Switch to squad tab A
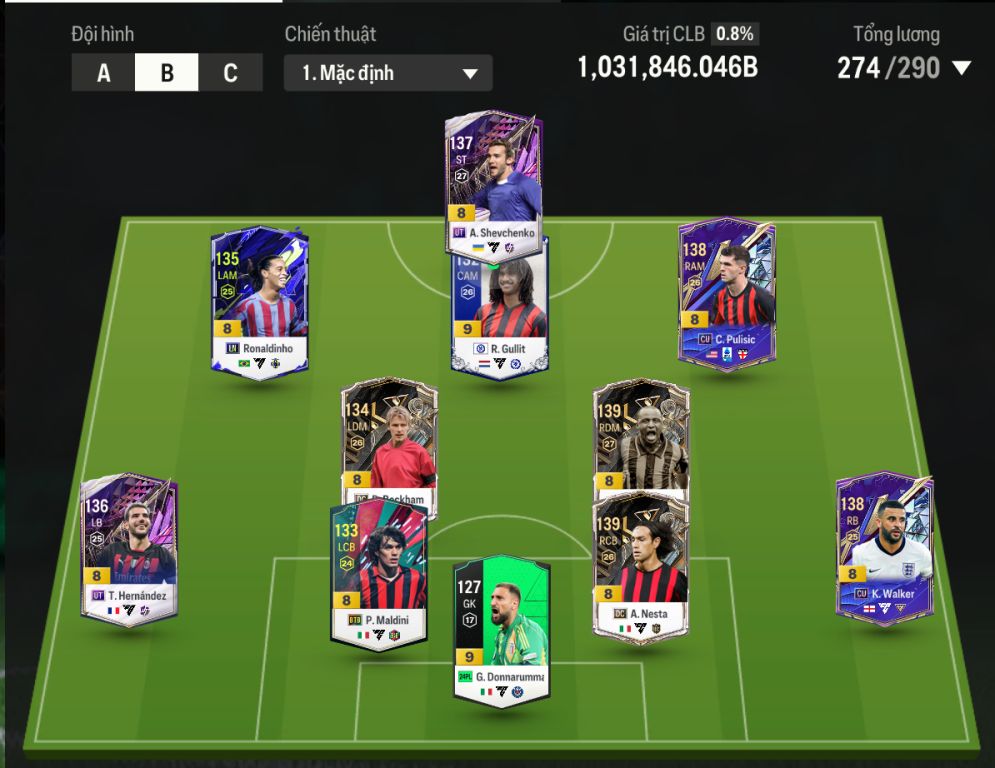The image size is (995, 768). 103,73
